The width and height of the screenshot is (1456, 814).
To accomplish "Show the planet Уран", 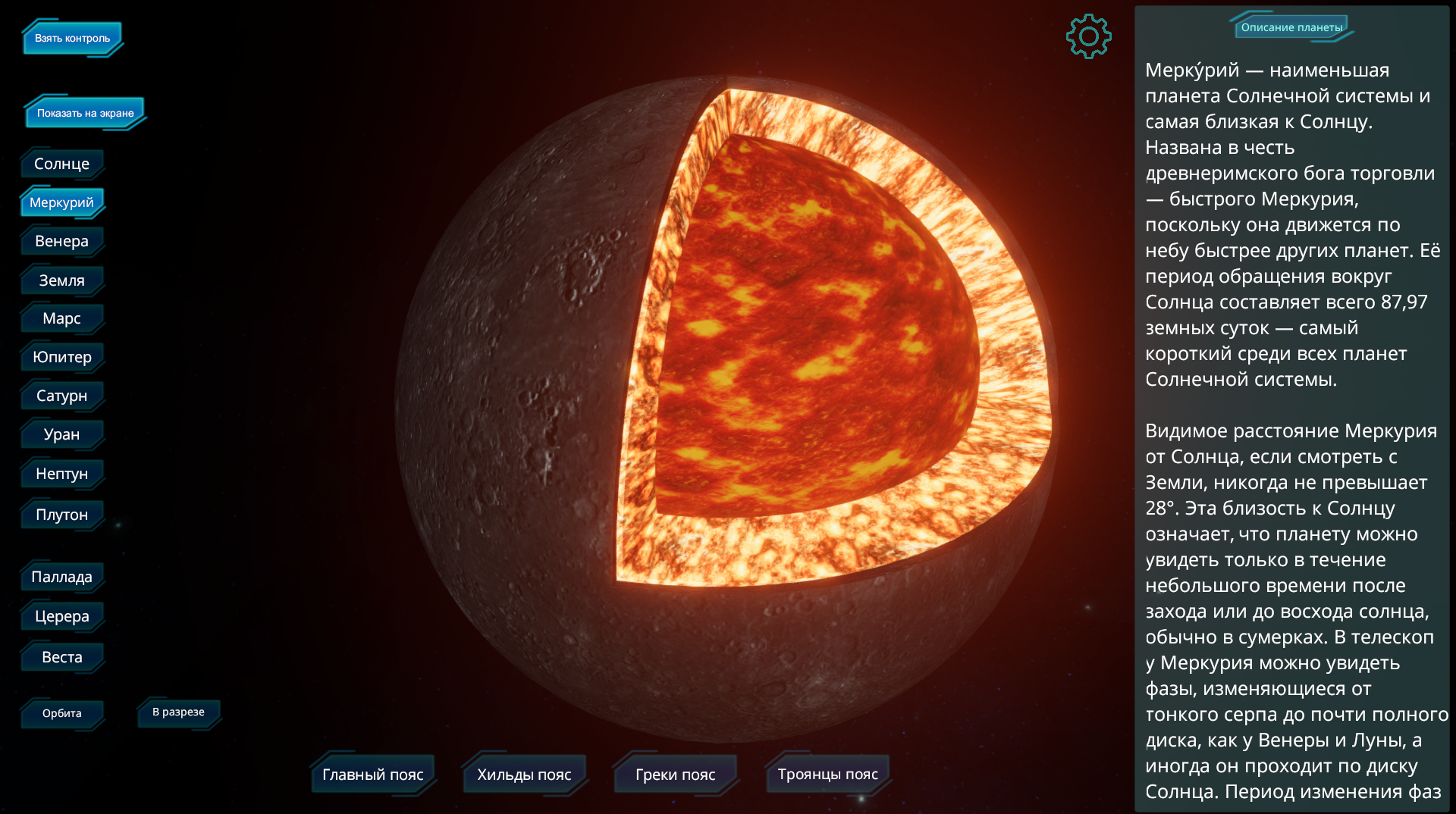I will pyautogui.click(x=61, y=434).
